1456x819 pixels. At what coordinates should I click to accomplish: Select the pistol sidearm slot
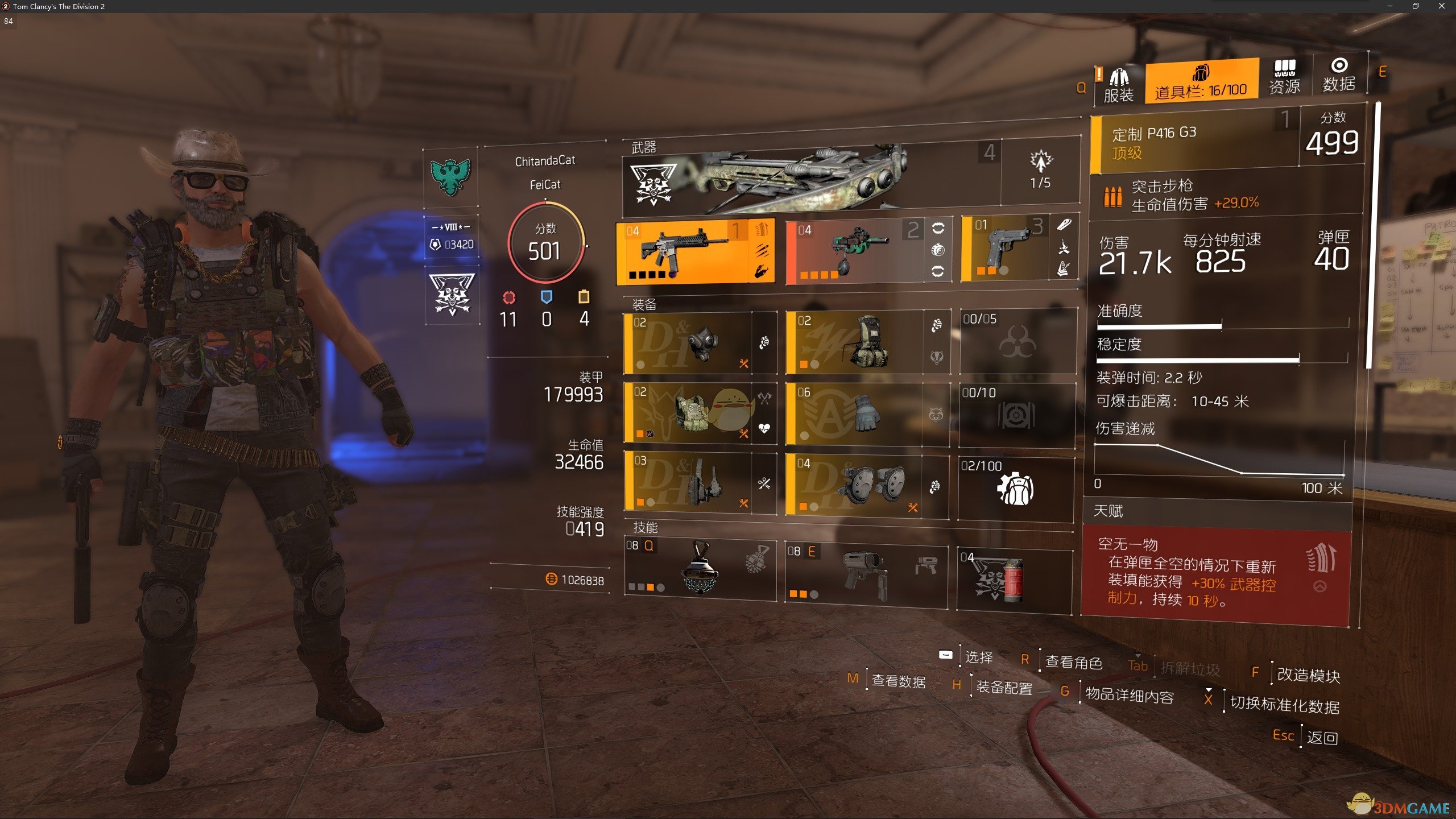point(1005,250)
